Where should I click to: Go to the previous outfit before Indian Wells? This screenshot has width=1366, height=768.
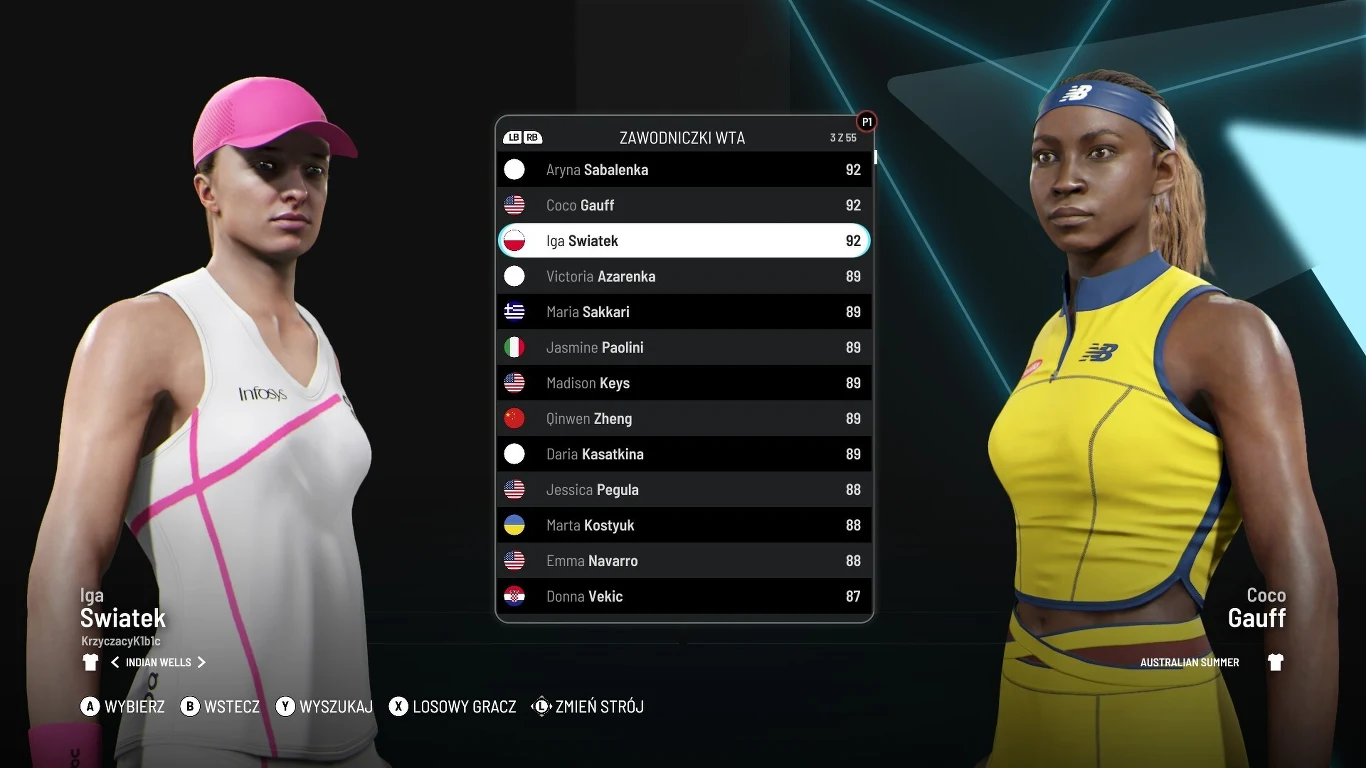115,662
